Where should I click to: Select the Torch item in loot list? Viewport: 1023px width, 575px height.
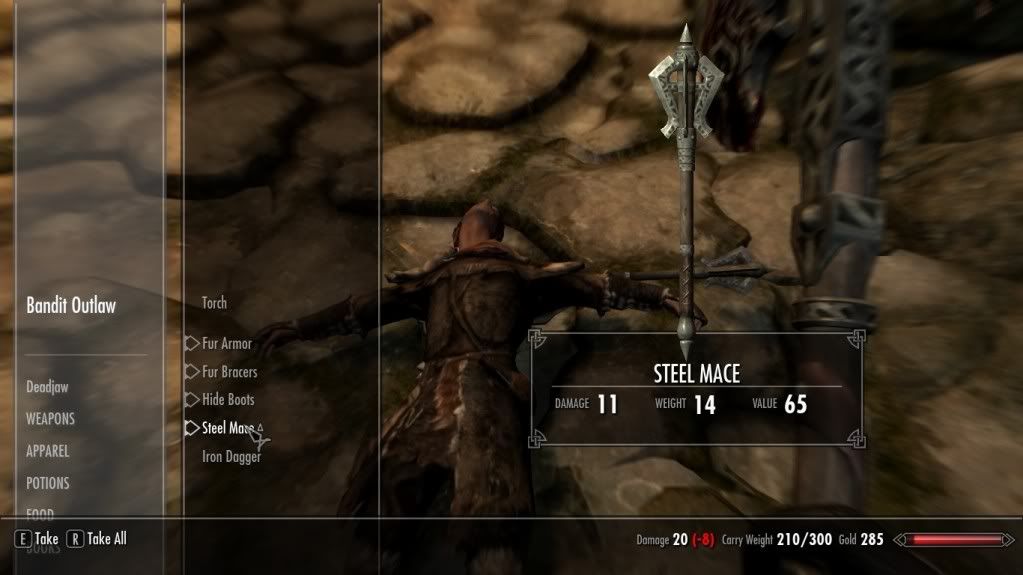point(214,303)
